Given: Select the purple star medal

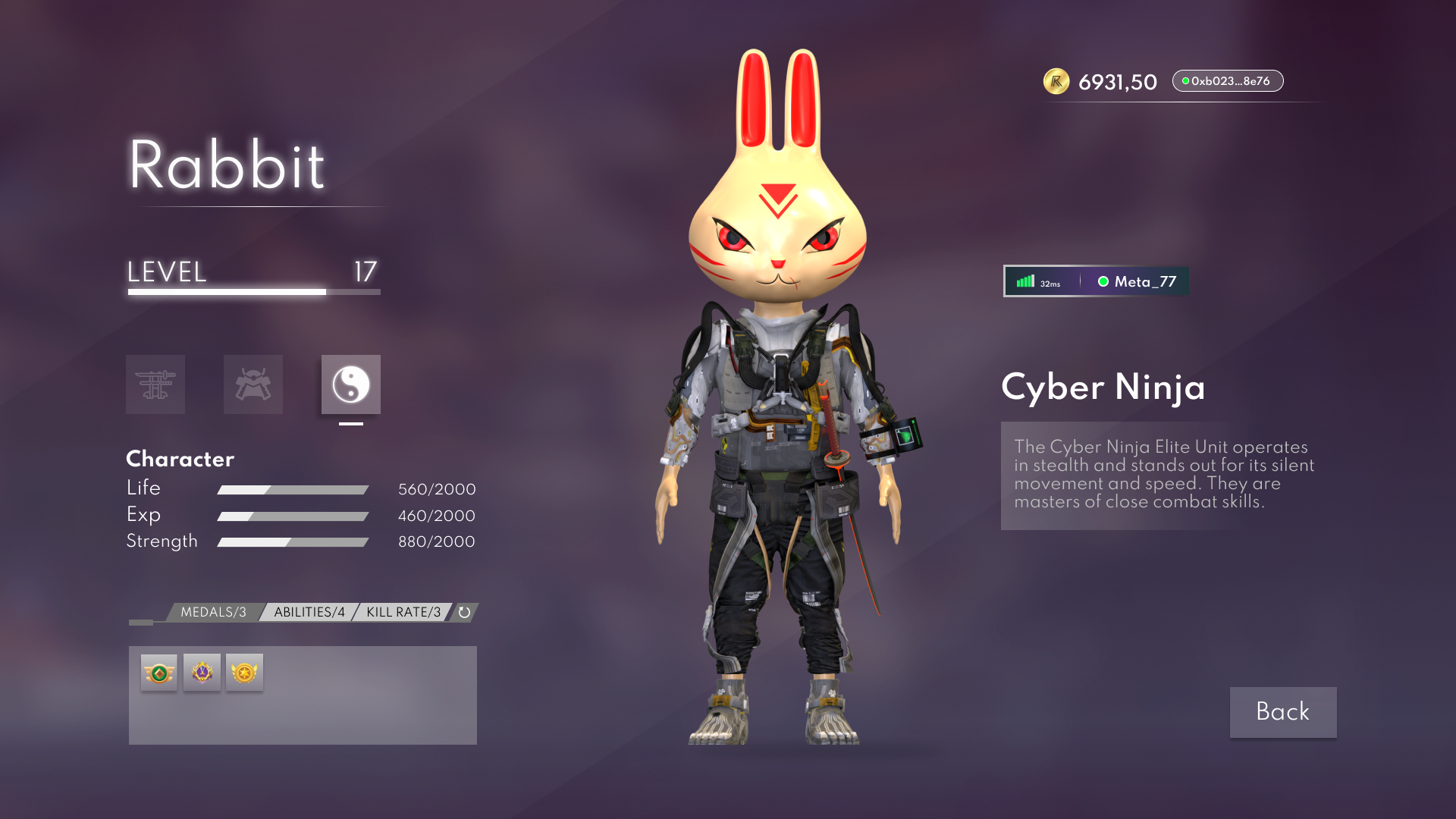Looking at the screenshot, I should pos(202,673).
